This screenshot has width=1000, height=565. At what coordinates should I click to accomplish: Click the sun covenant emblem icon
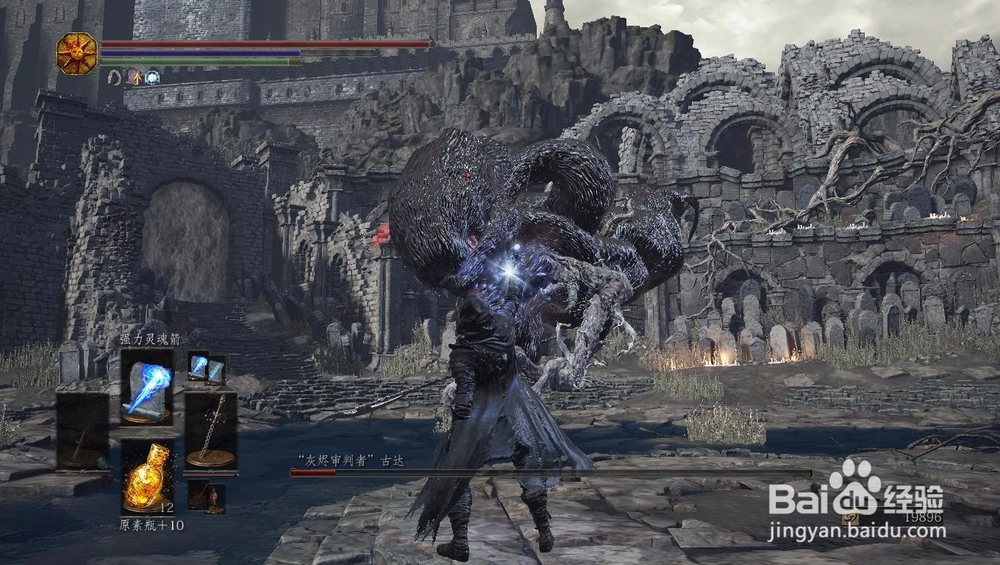(x=77, y=52)
